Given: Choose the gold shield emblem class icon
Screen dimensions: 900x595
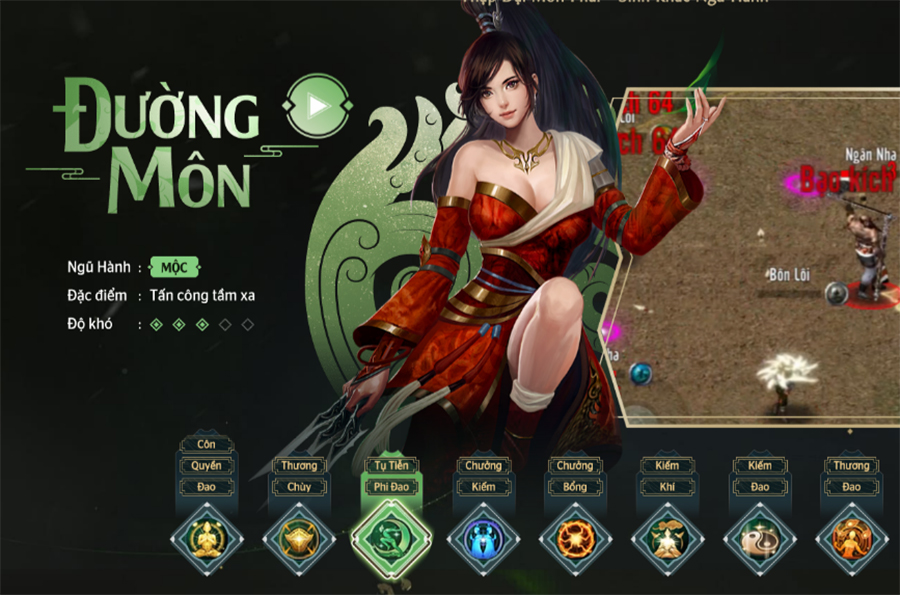Looking at the screenshot, I should click(x=299, y=539).
